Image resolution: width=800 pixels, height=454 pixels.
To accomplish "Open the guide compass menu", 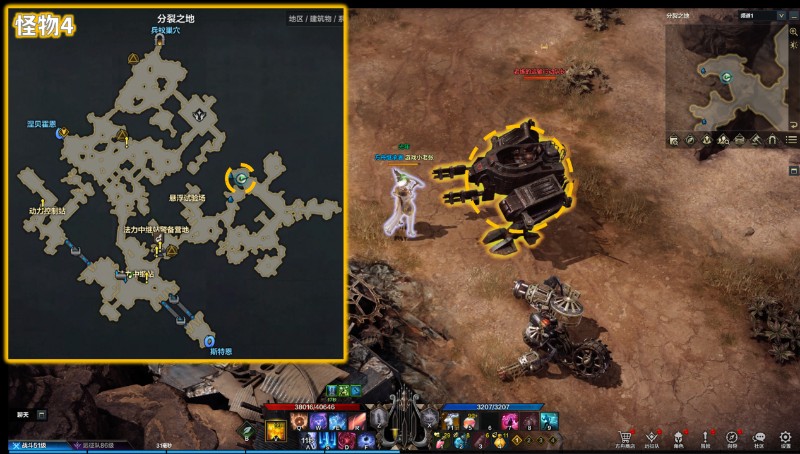I will click(732, 436).
